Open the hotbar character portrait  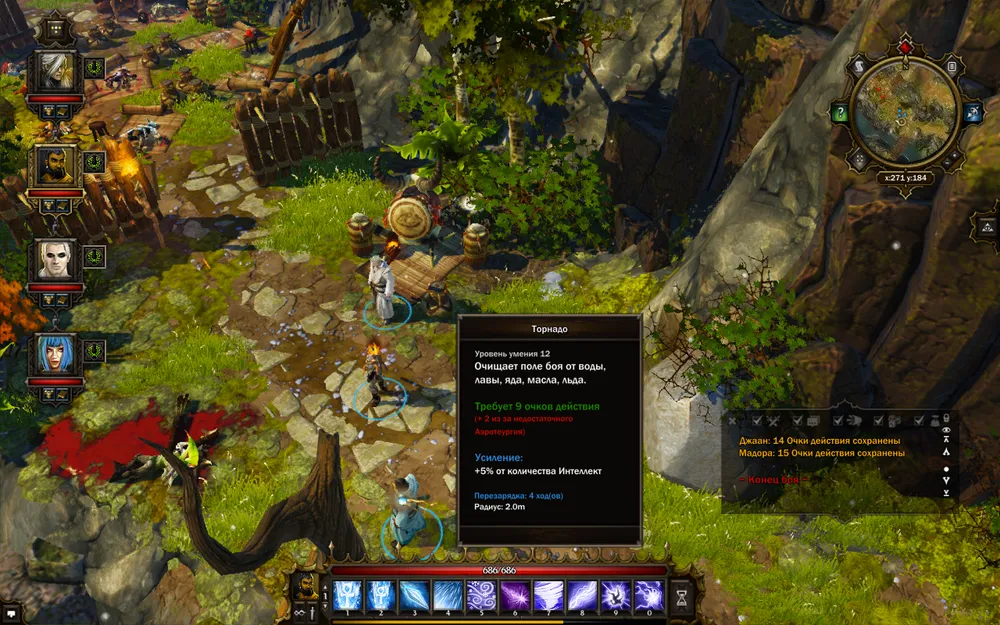305,589
